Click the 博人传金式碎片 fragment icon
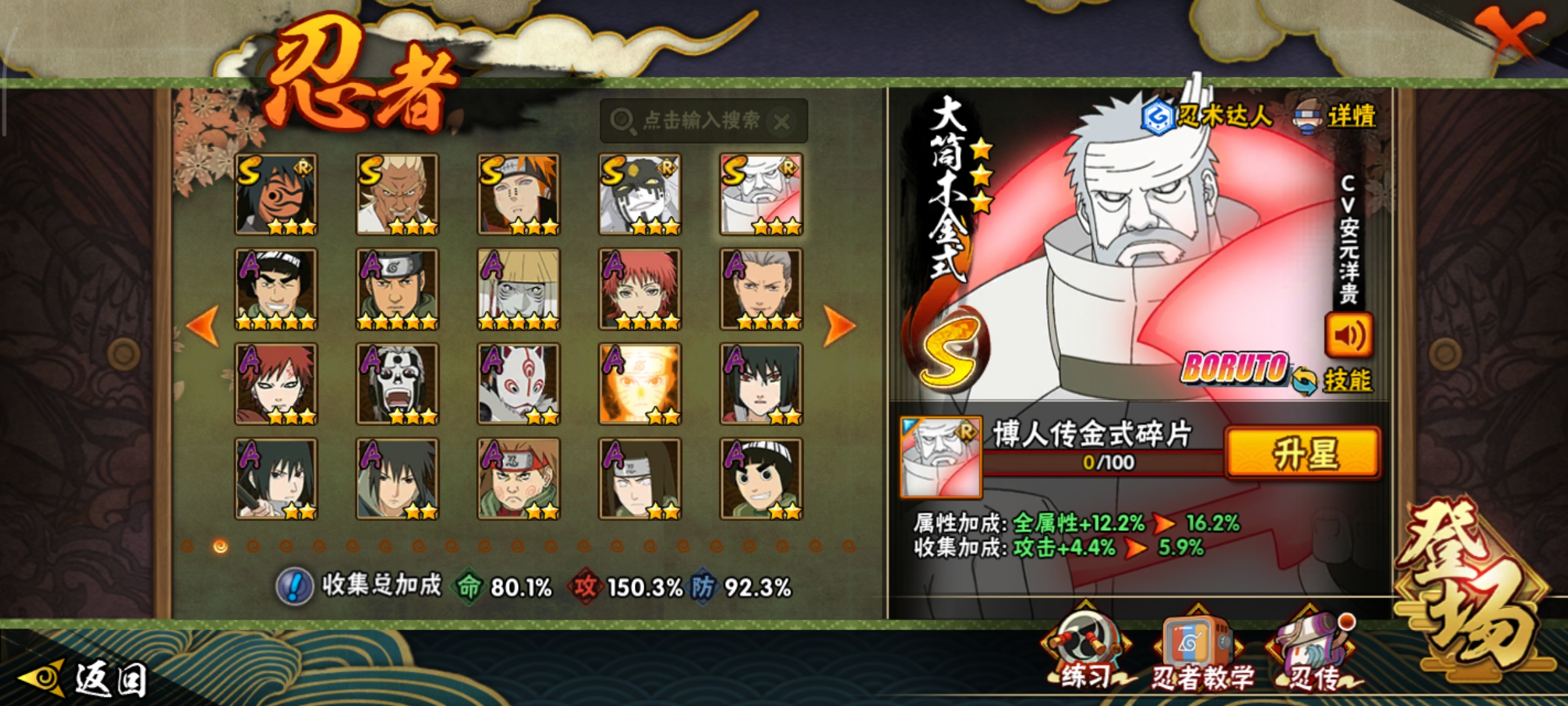The height and width of the screenshot is (706, 1568). tap(941, 457)
